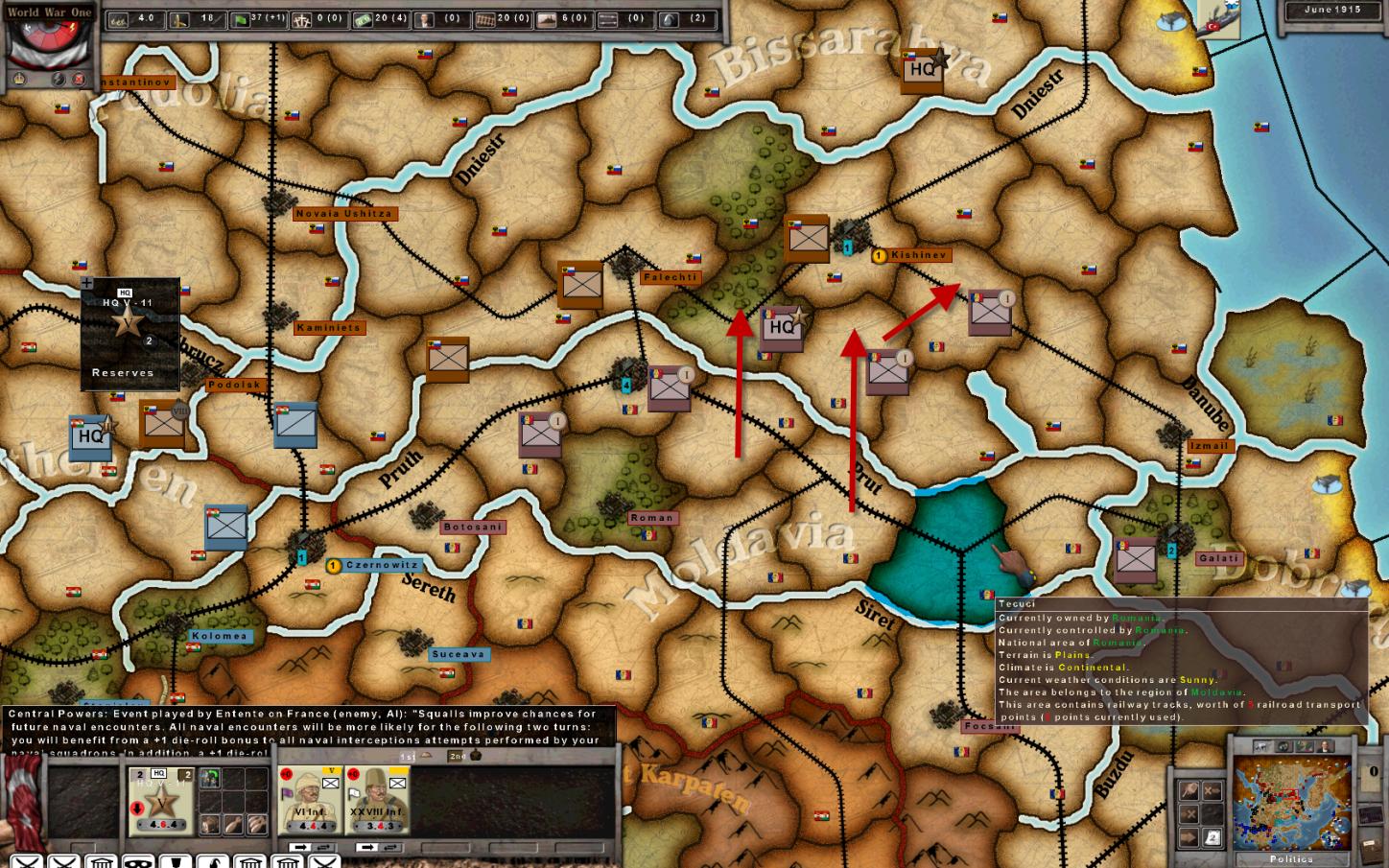Select the Romanian unit counter at Galati
The width and height of the screenshot is (1389, 868).
1135,559
